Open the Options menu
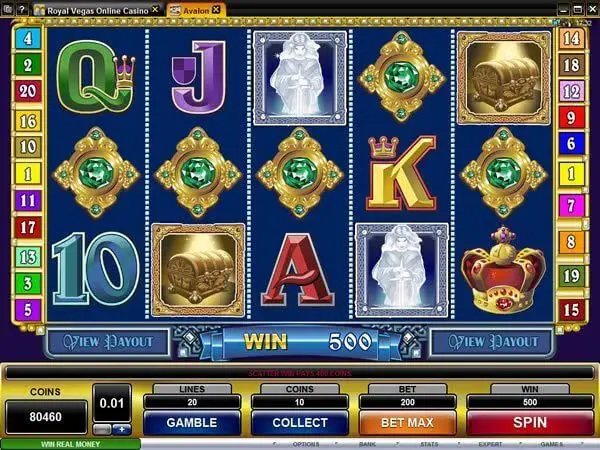The height and width of the screenshot is (450, 600). 306,444
